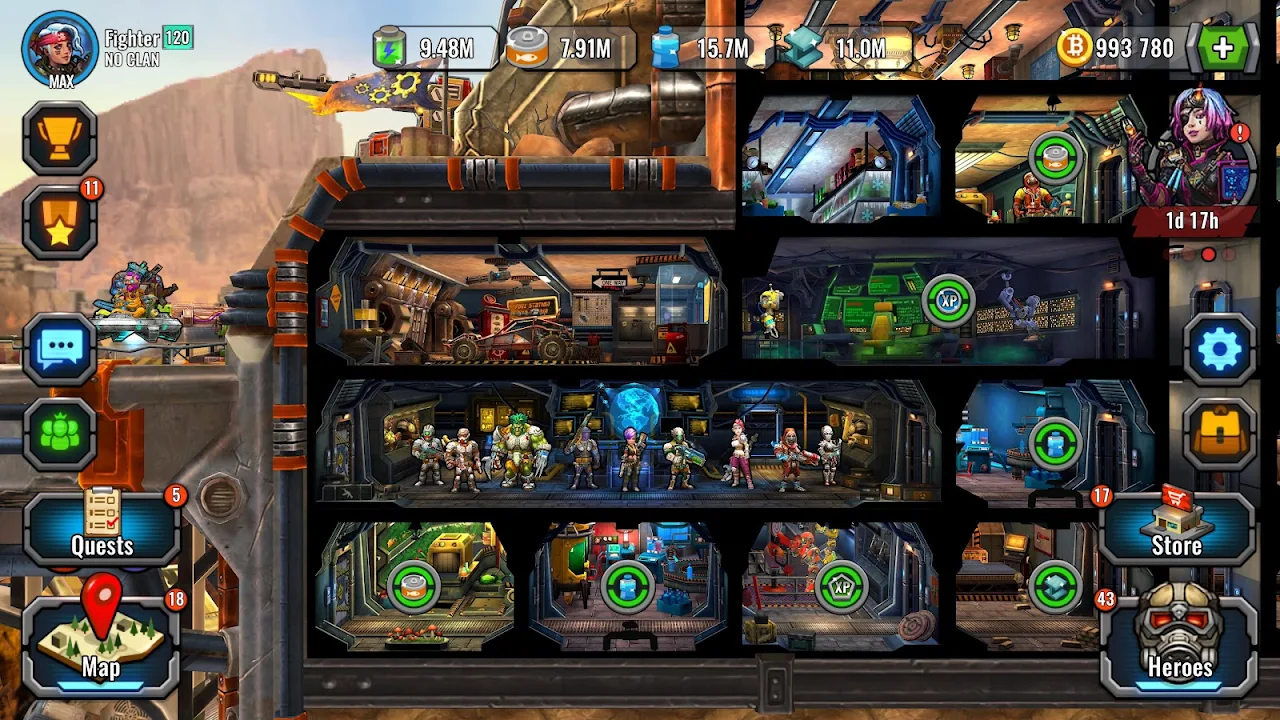Collect XP from the red mech room
Viewport: 1280px width, 720px height.
(x=840, y=587)
